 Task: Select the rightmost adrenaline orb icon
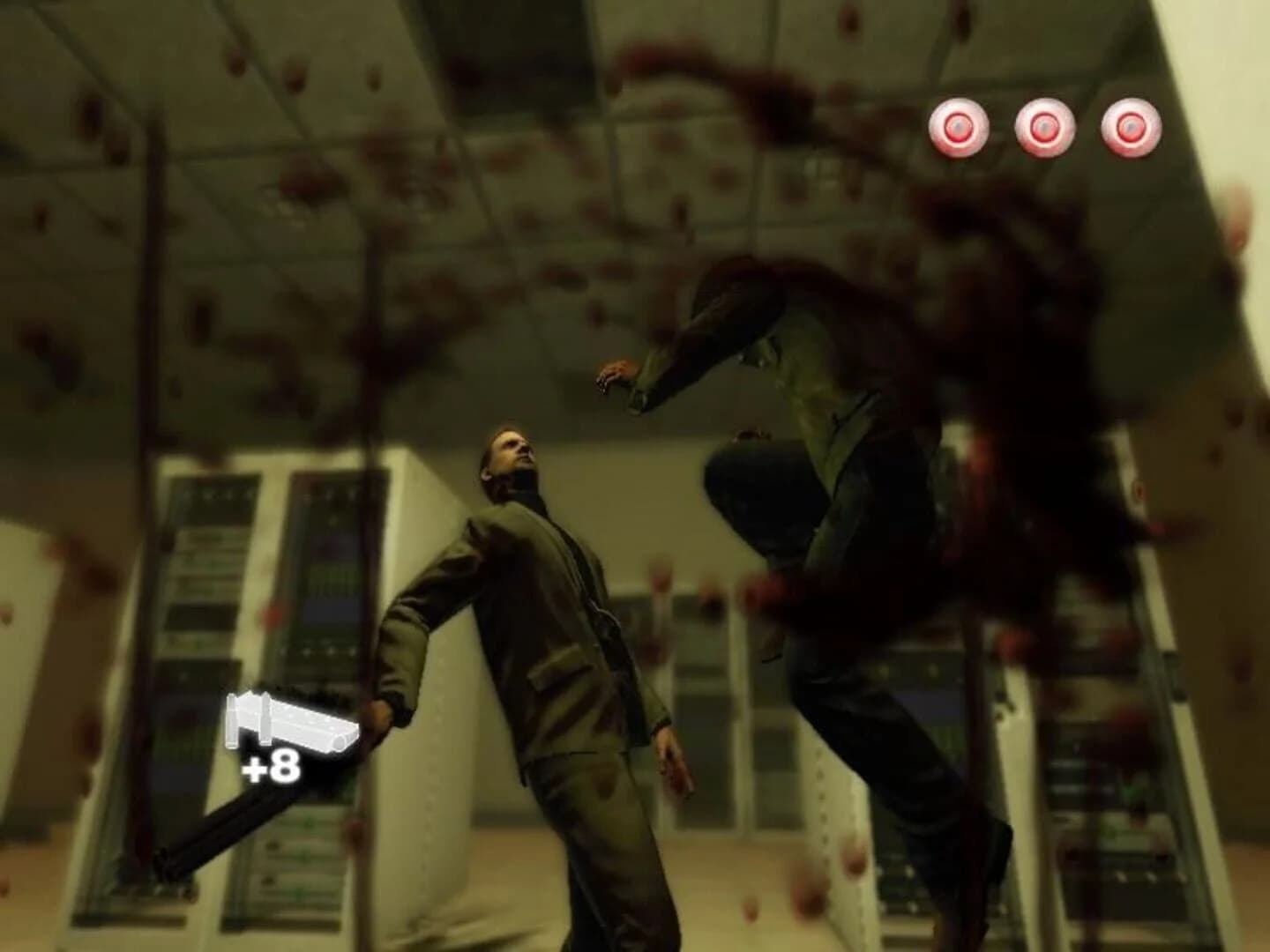pos(1132,126)
